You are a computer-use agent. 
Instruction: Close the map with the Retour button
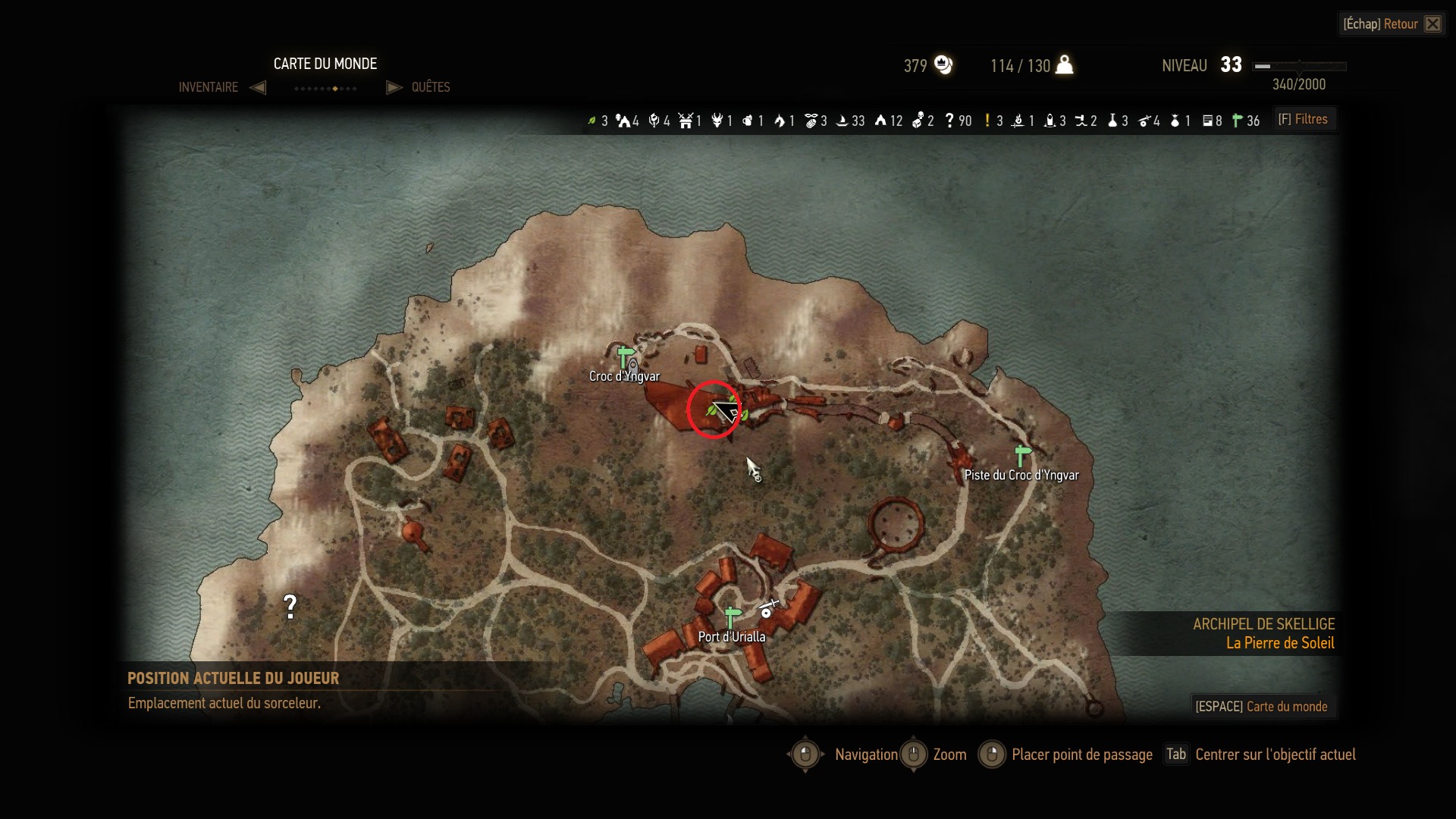[1392, 24]
